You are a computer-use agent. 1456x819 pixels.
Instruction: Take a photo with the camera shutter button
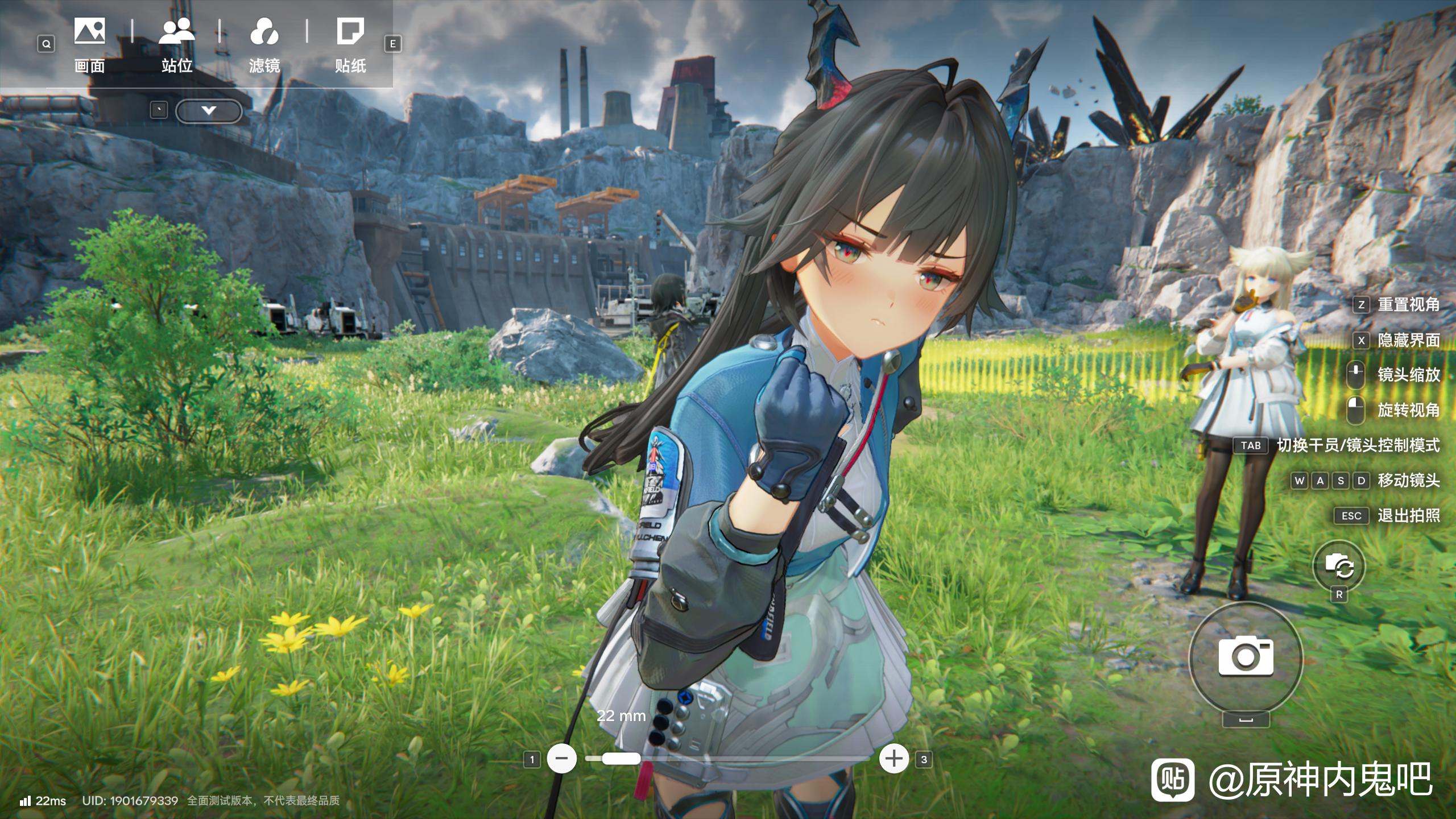(1246, 658)
